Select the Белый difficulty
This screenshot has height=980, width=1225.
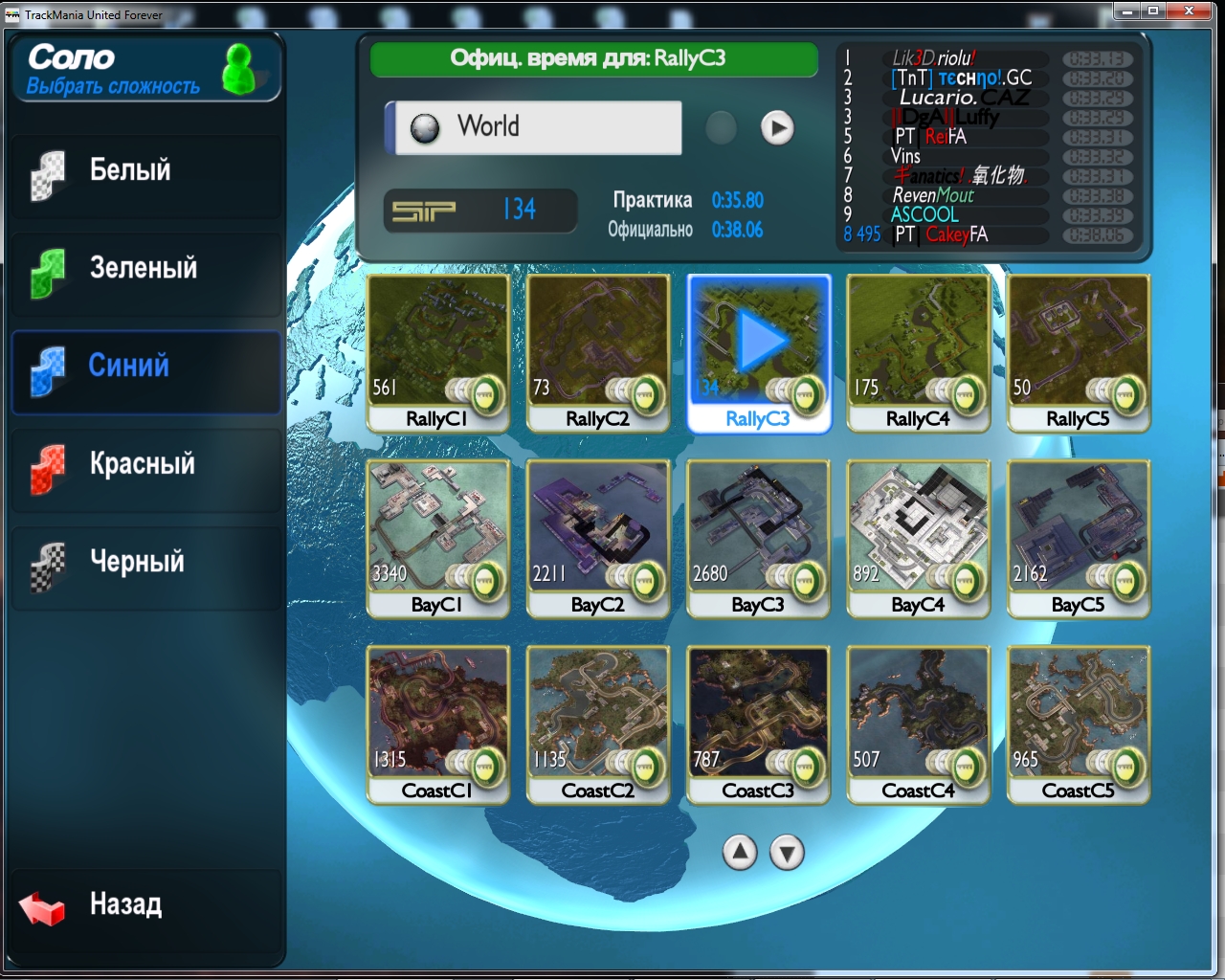[x=146, y=172]
